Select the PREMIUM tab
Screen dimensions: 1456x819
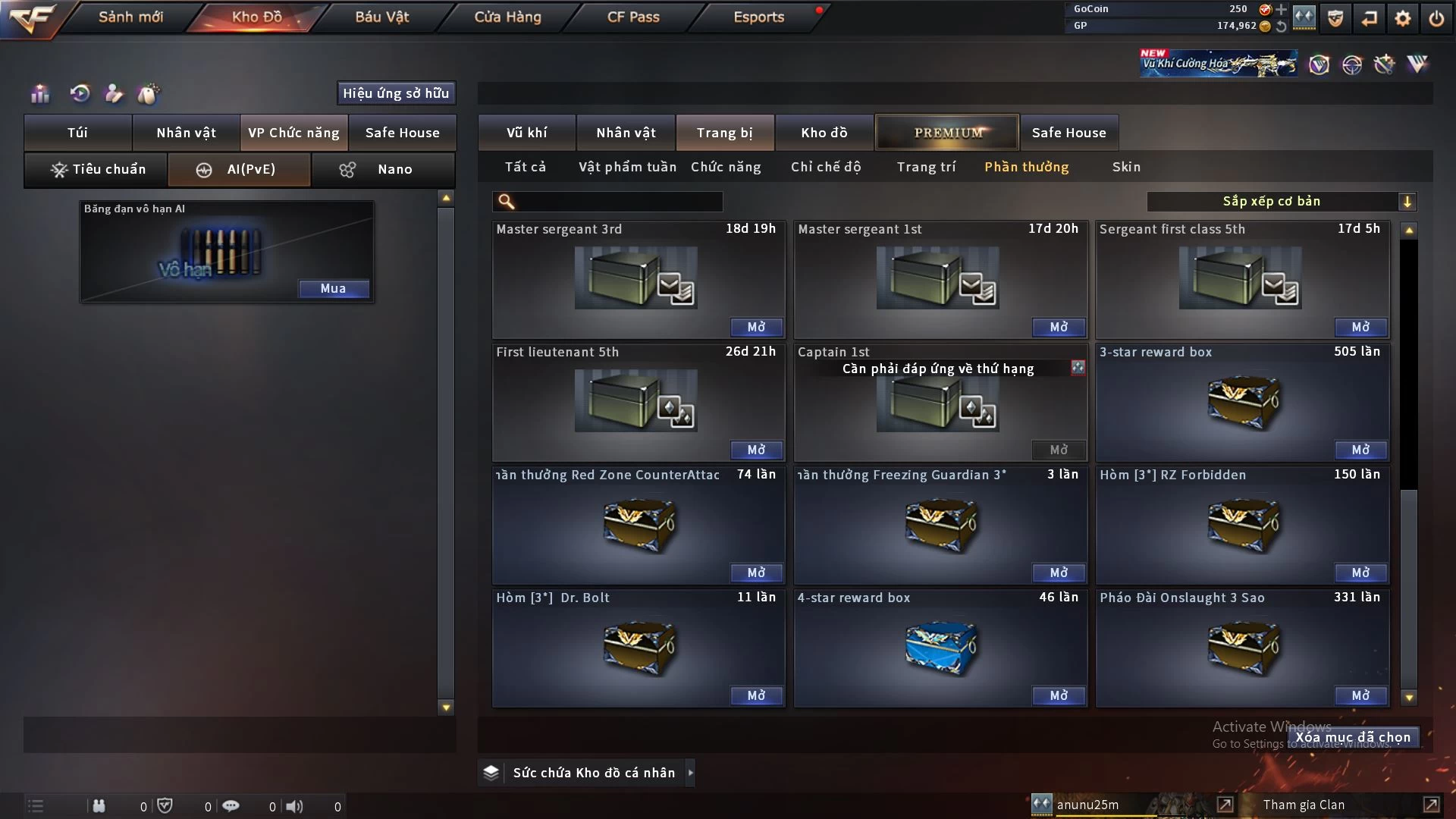tap(947, 133)
